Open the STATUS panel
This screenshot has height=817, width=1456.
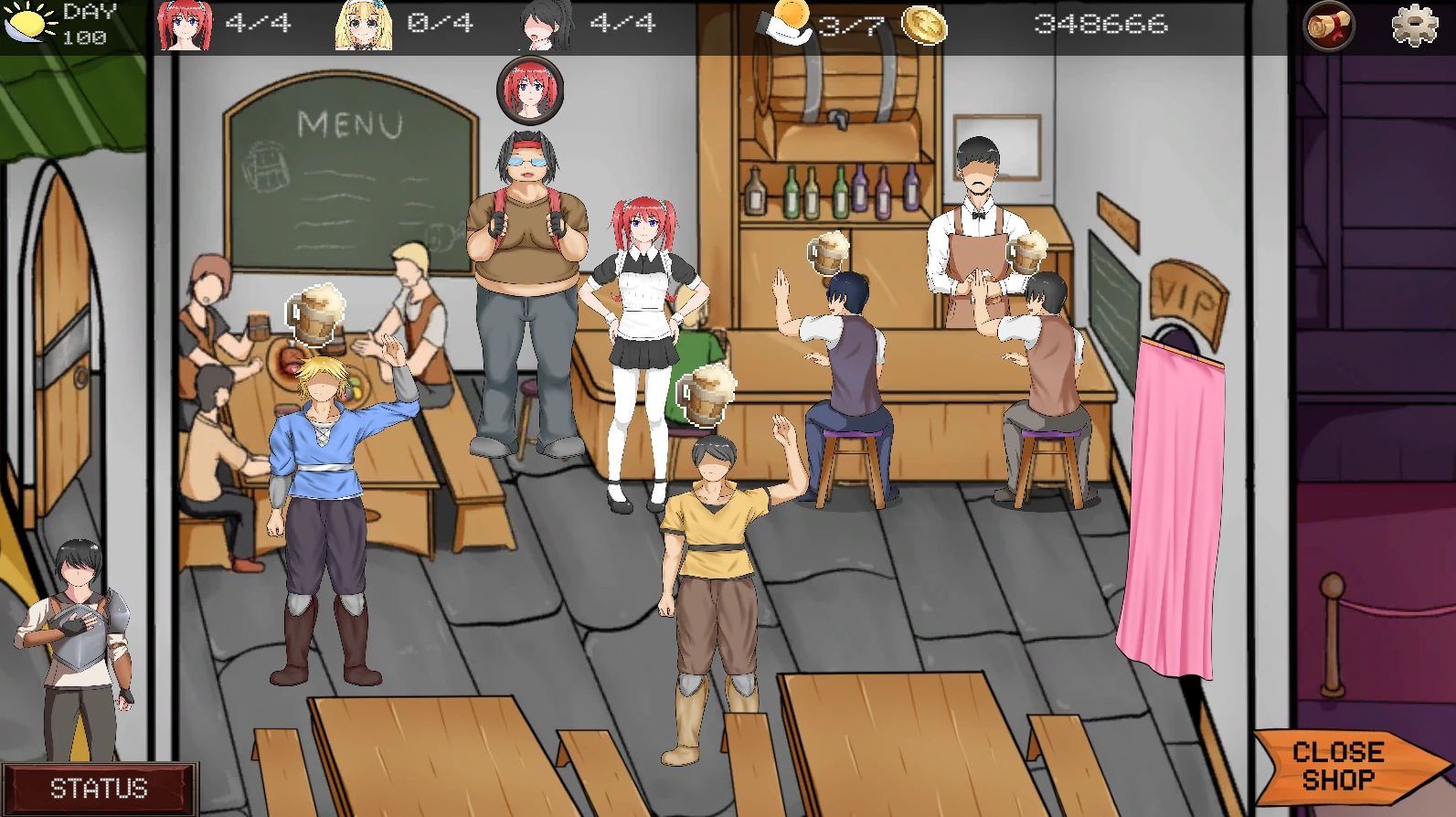(99, 788)
